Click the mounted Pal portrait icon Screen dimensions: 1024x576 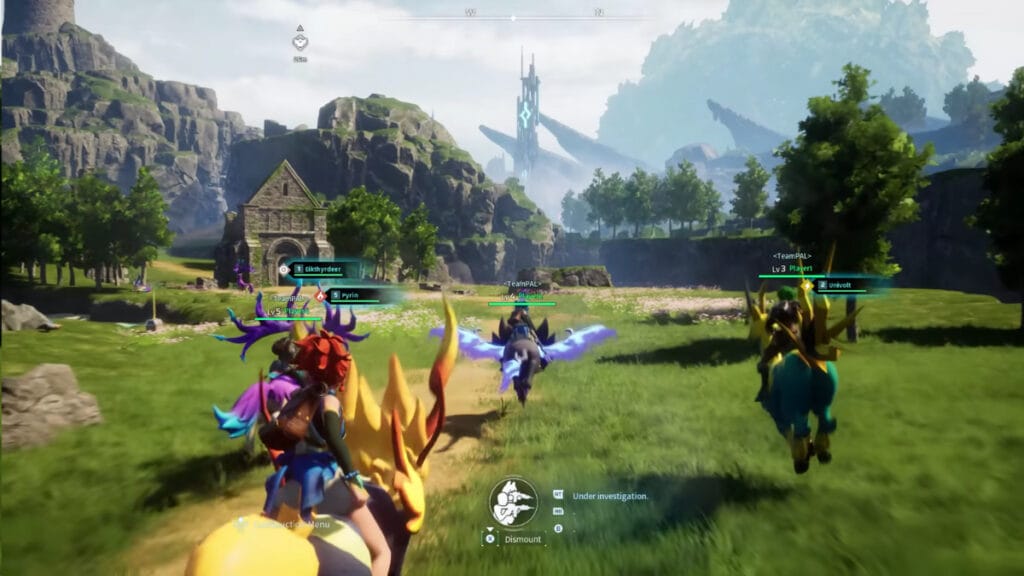(x=513, y=501)
